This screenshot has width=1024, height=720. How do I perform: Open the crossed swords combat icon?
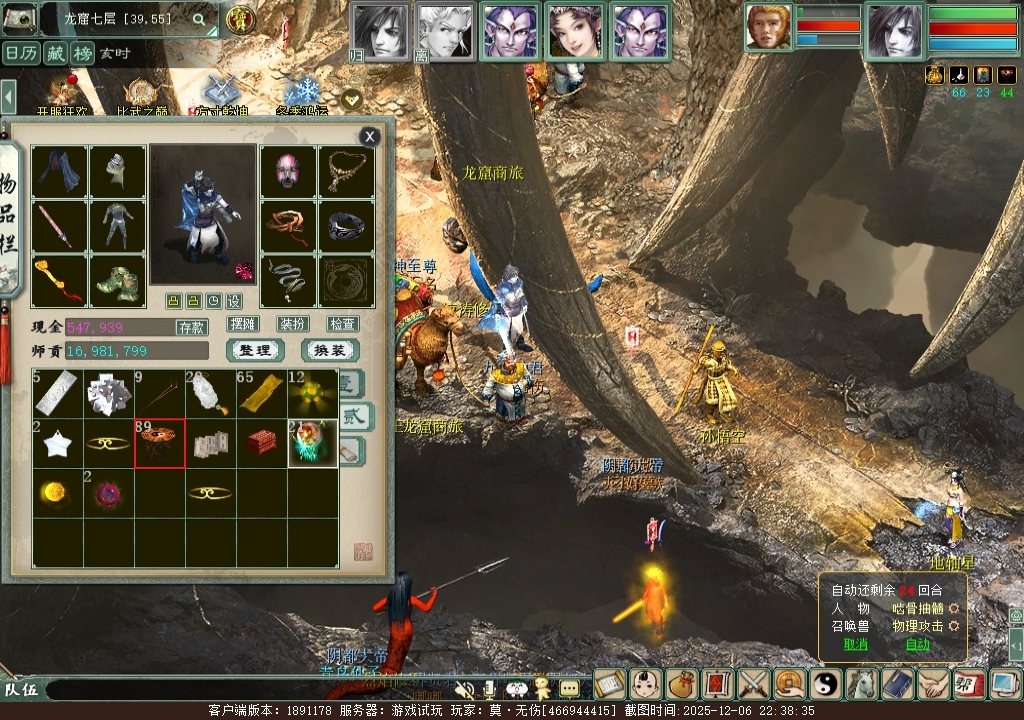pos(752,684)
